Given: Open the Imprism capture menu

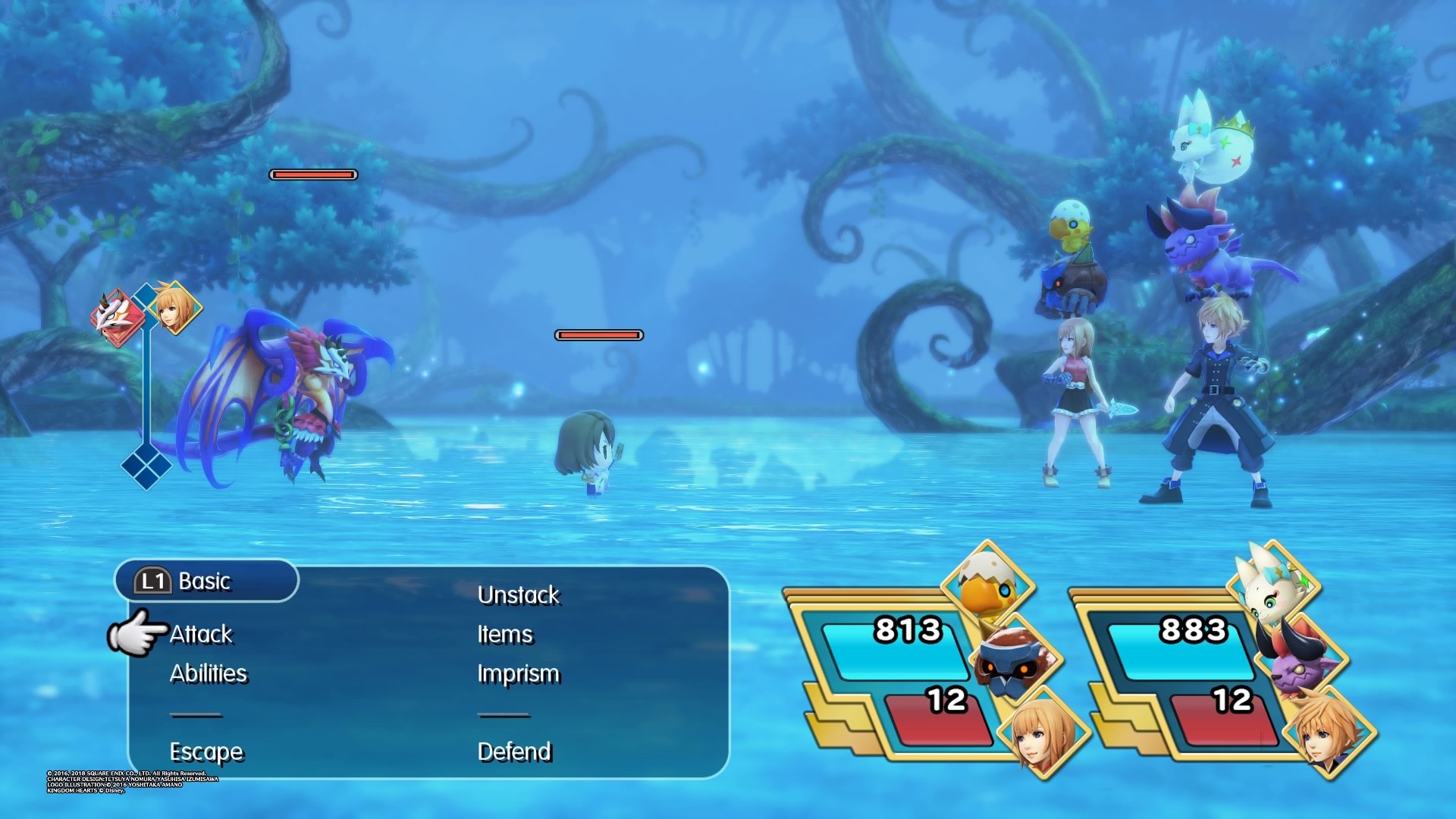Looking at the screenshot, I should click(519, 673).
